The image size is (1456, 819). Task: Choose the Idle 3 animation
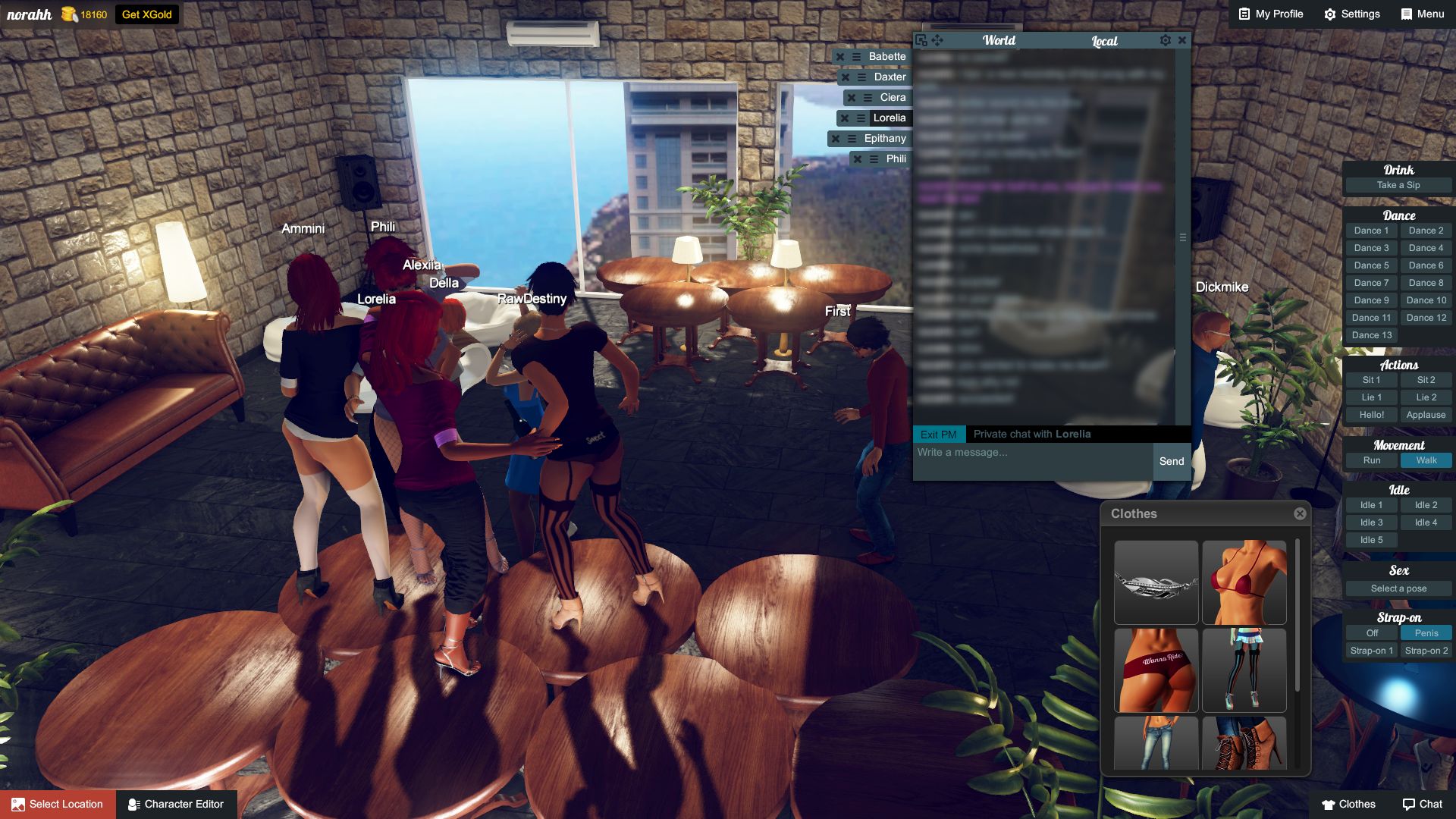pos(1371,522)
